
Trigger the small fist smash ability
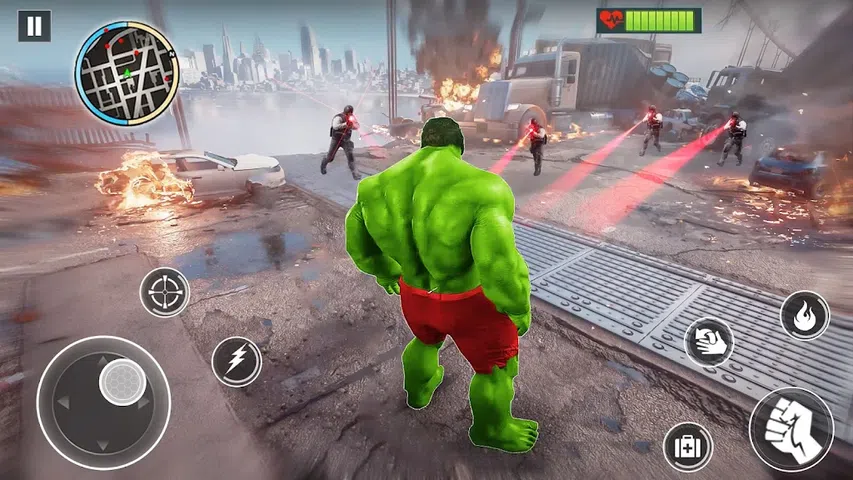pyautogui.click(x=709, y=342)
